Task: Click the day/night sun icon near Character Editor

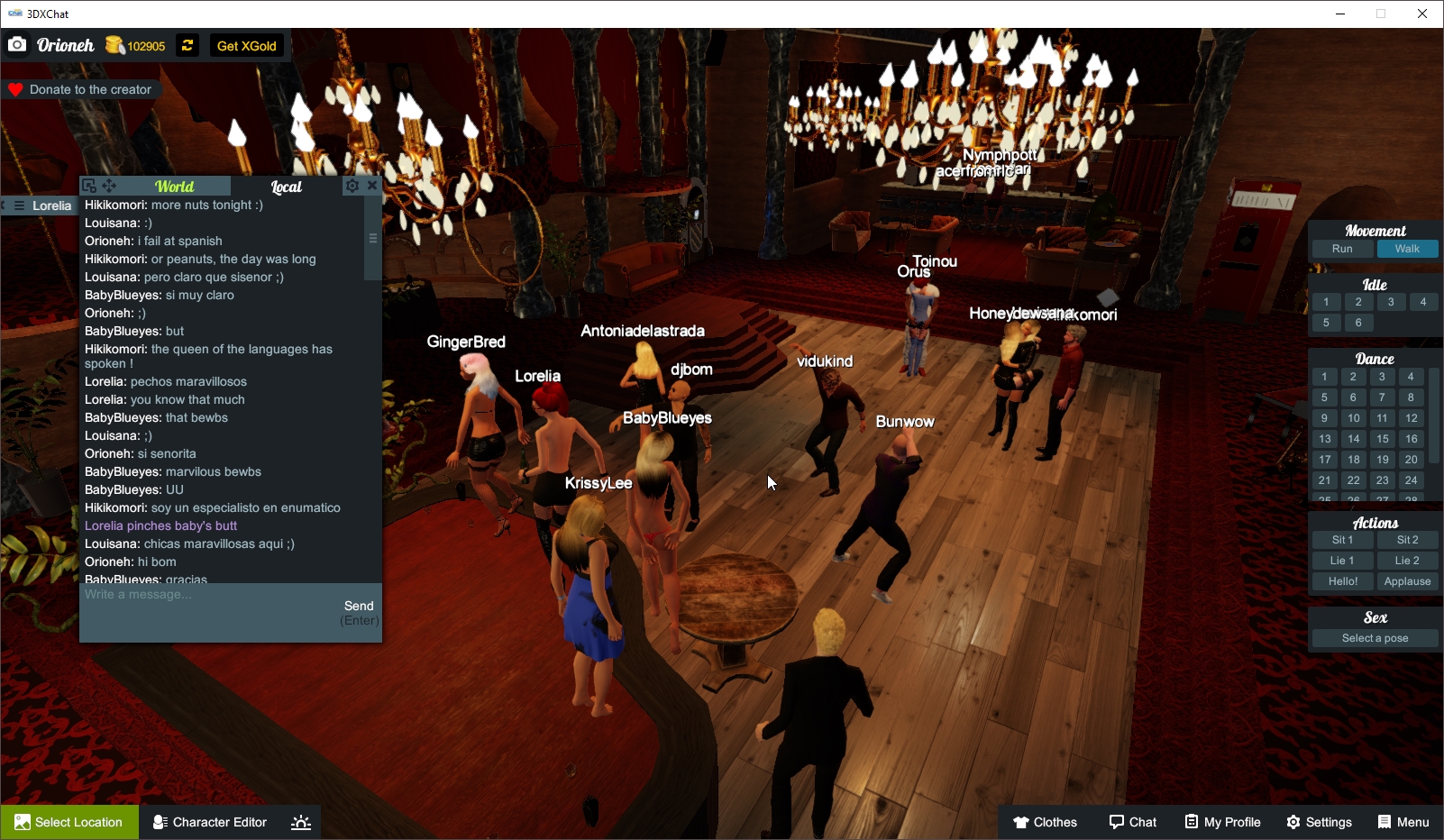Action: pos(300,821)
